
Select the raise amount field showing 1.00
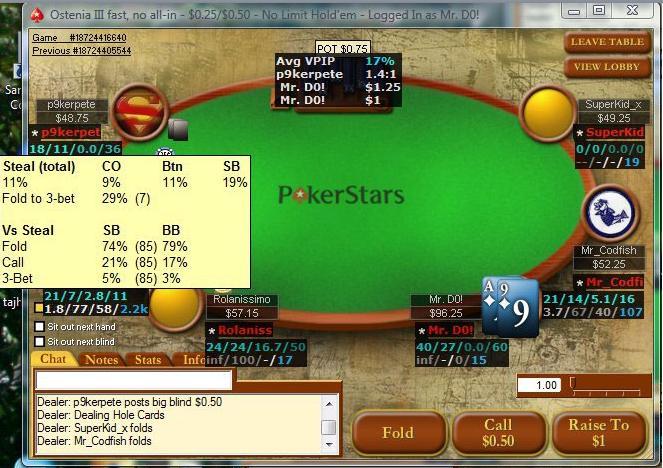pos(538,385)
